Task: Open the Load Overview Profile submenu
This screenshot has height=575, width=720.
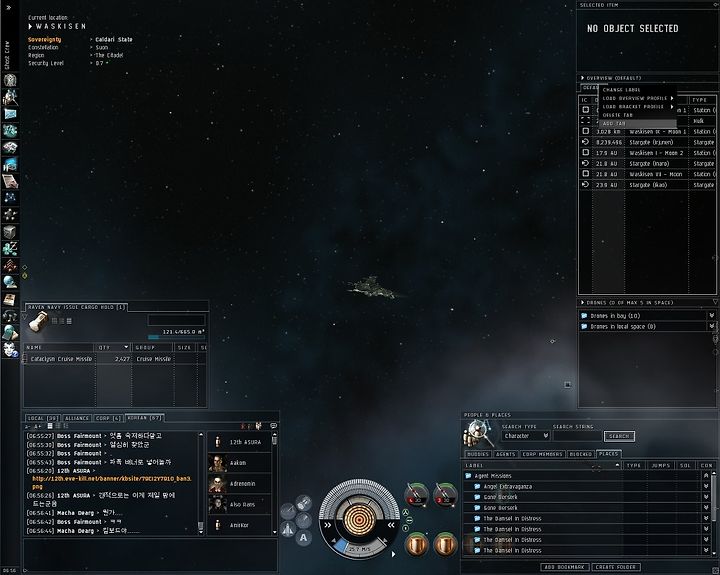Action: pyautogui.click(x=637, y=98)
